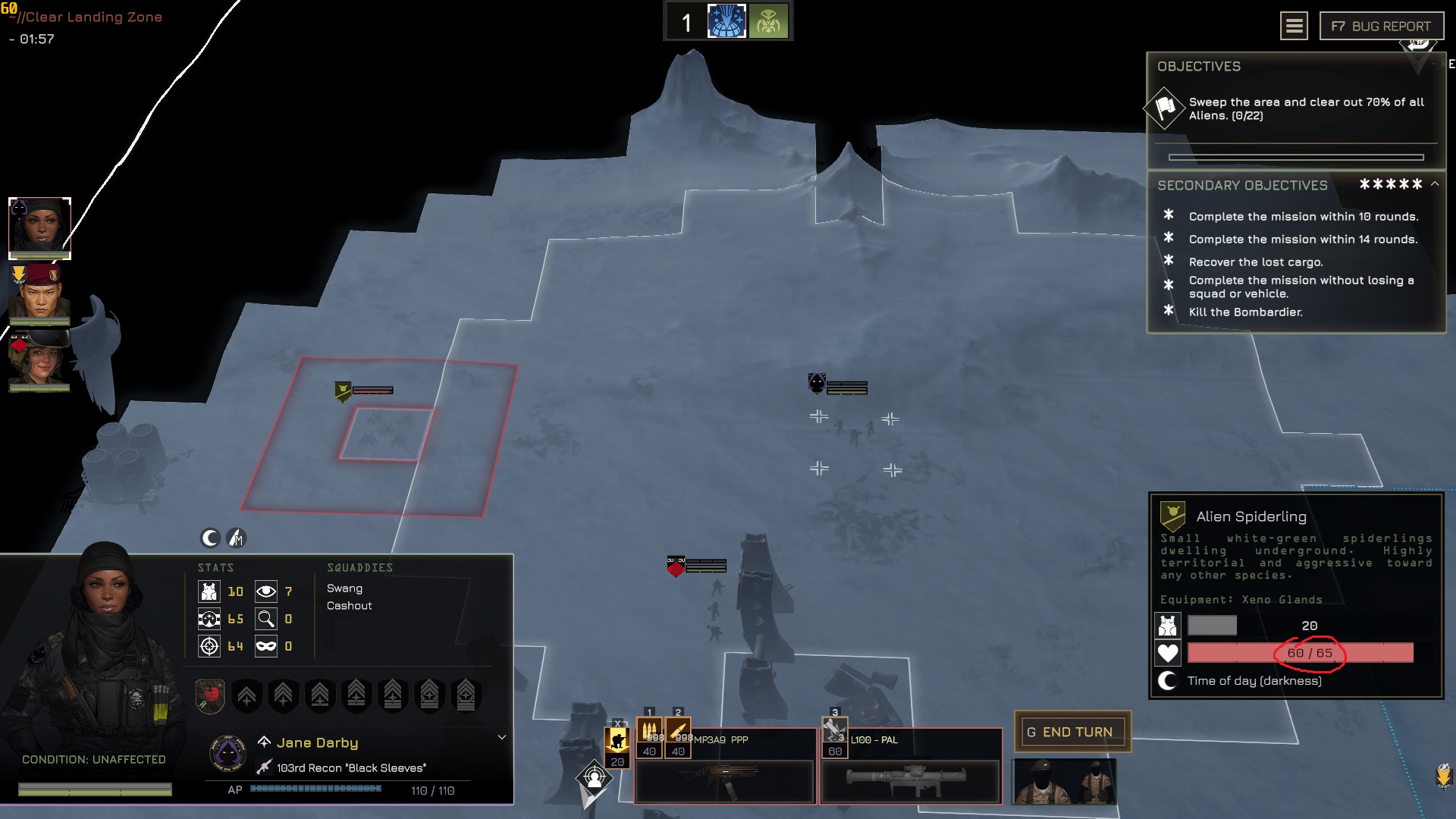Select the single-bullet fire mode
Image resolution: width=1456 pixels, height=819 pixels.
coord(678,733)
